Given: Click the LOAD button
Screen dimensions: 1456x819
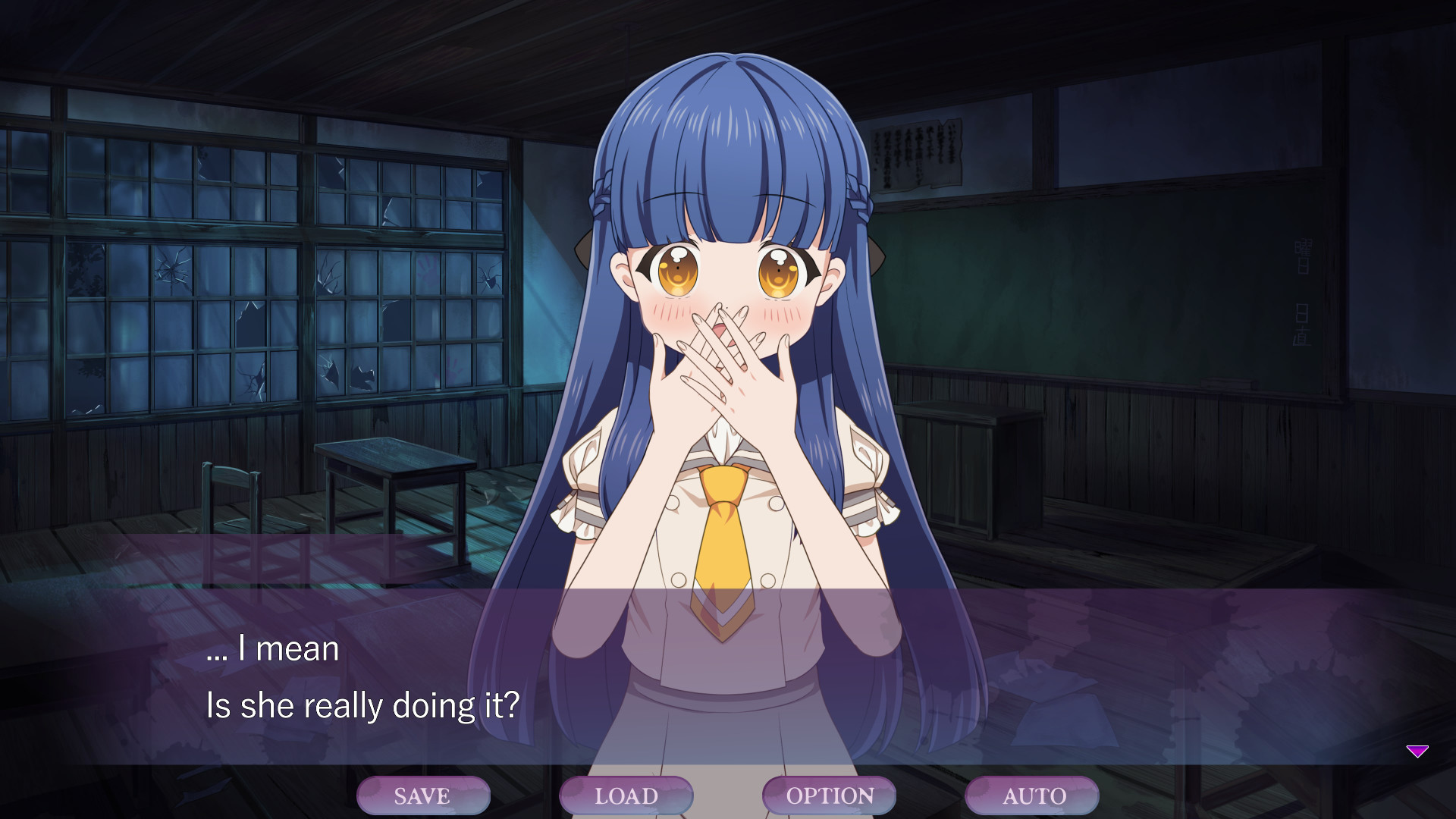Looking at the screenshot, I should pyautogui.click(x=626, y=795).
